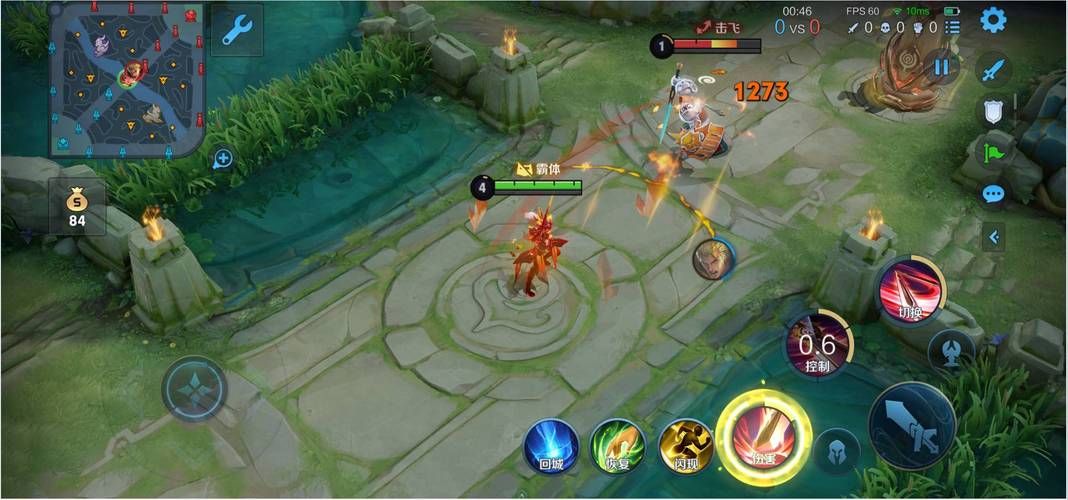This screenshot has width=1068, height=500.
Task: Open the minimap
Action: (127, 78)
